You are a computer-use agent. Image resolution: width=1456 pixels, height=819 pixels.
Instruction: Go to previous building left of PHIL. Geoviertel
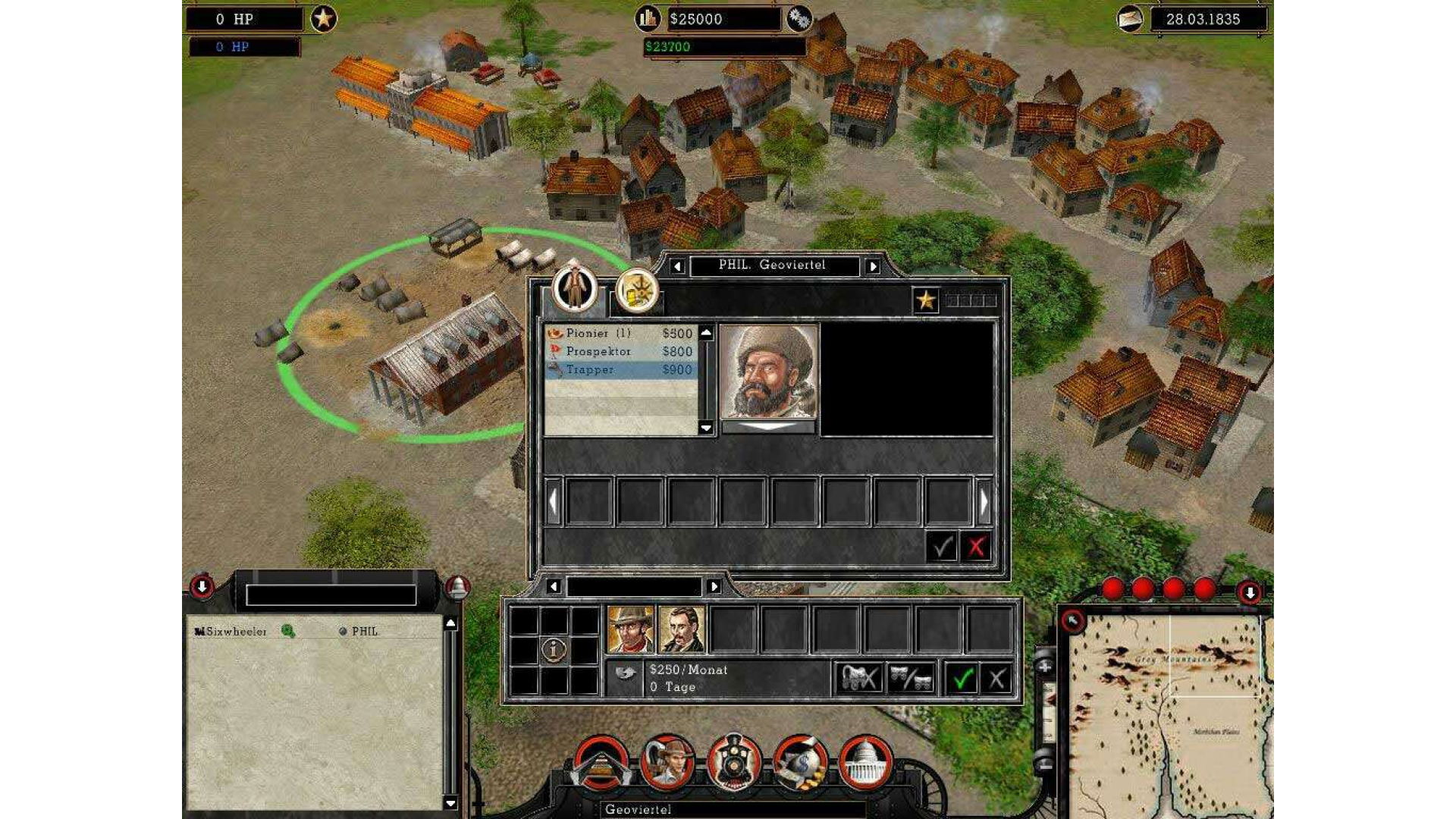click(677, 266)
